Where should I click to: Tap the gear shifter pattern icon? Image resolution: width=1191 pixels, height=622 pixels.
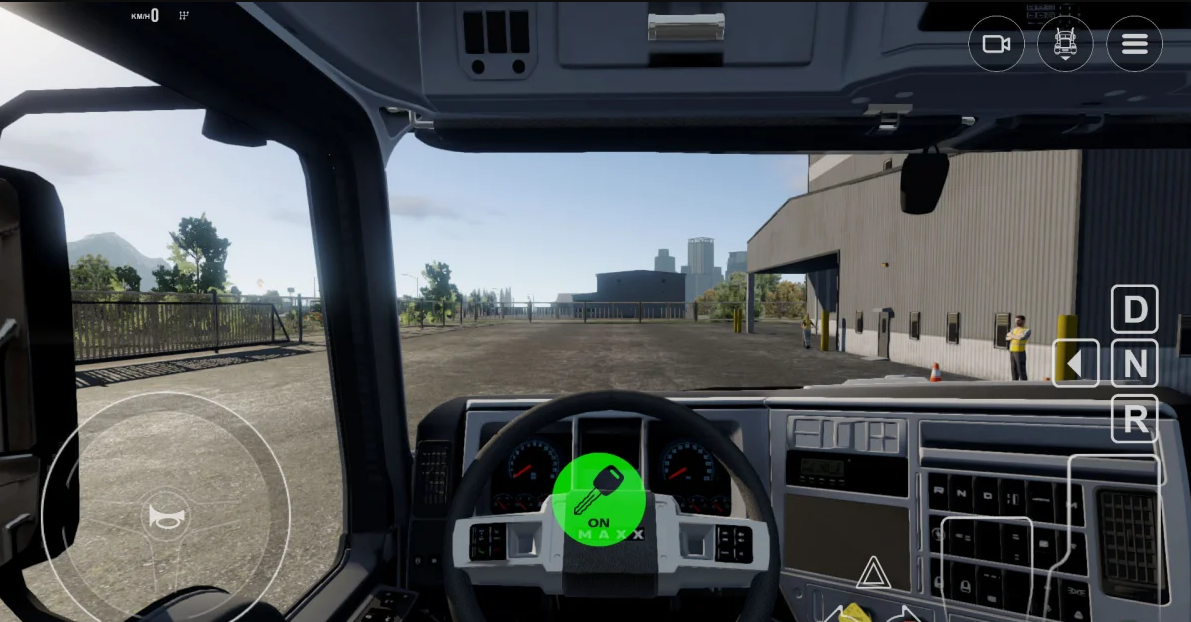pyautogui.click(x=183, y=16)
